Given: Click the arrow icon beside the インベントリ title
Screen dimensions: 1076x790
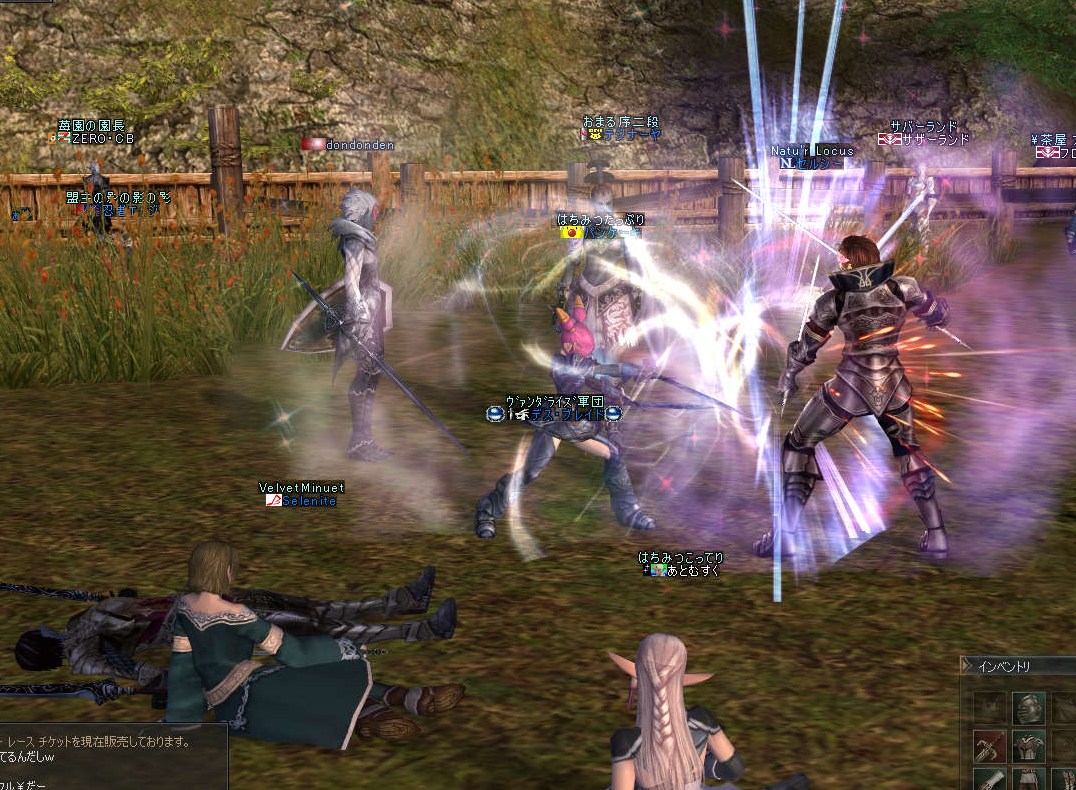Looking at the screenshot, I should [967, 666].
